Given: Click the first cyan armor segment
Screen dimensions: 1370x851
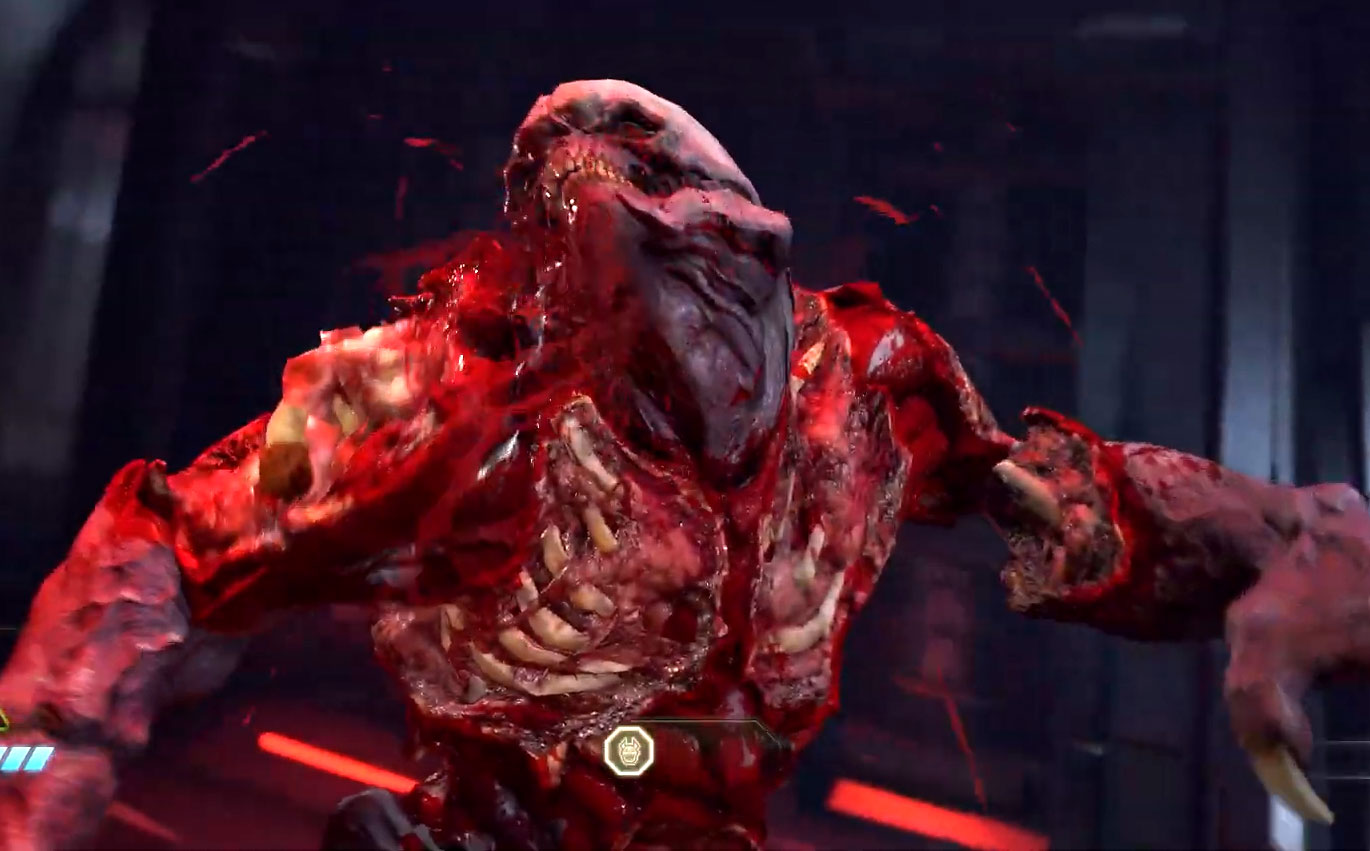Looking at the screenshot, I should (4, 757).
